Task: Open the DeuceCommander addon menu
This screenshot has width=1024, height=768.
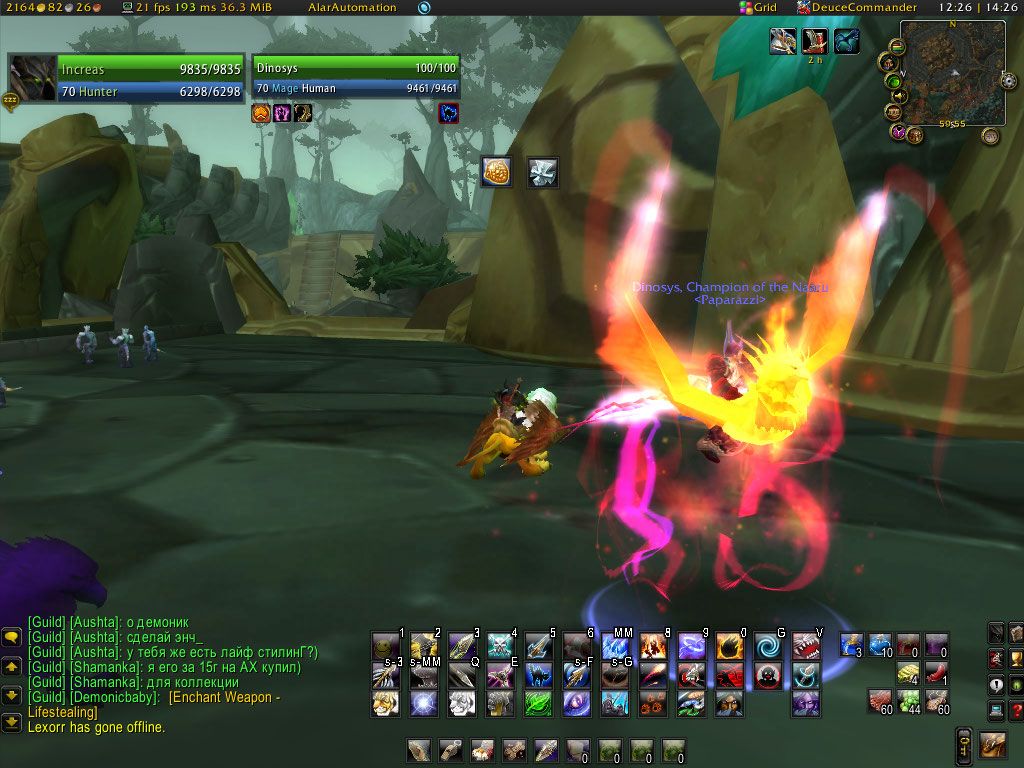Action: tap(856, 7)
